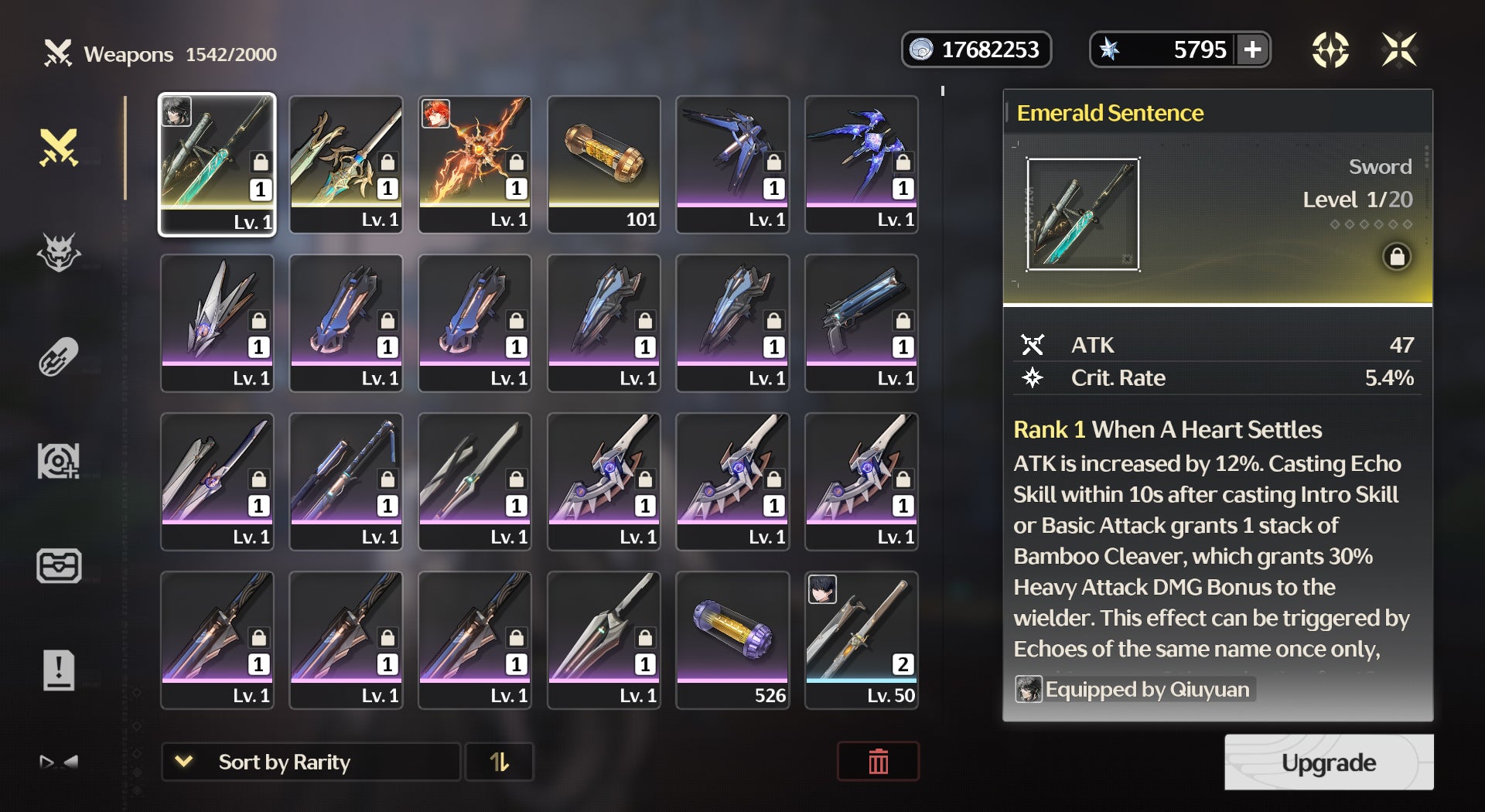Switch to the Weapons crossed-swords tab
This screenshot has height=812, width=1485.
click(59, 148)
